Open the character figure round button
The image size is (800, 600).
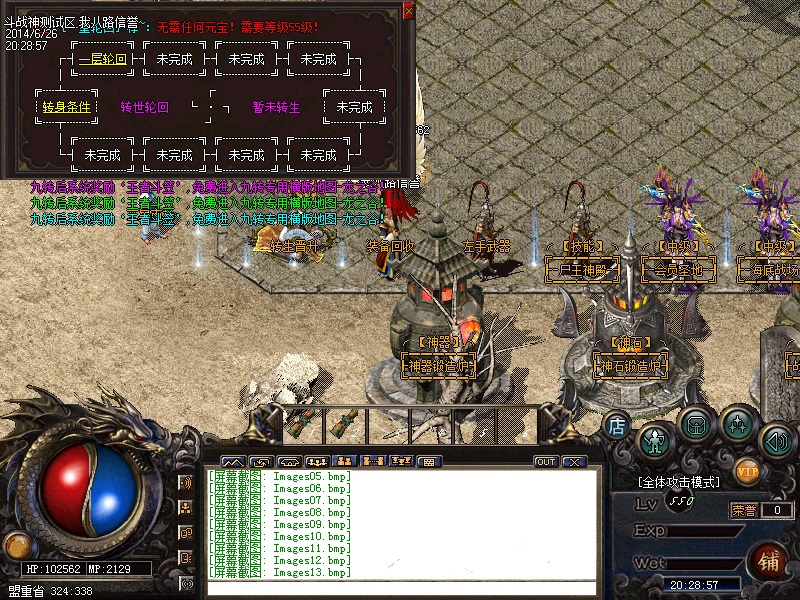pos(655,438)
